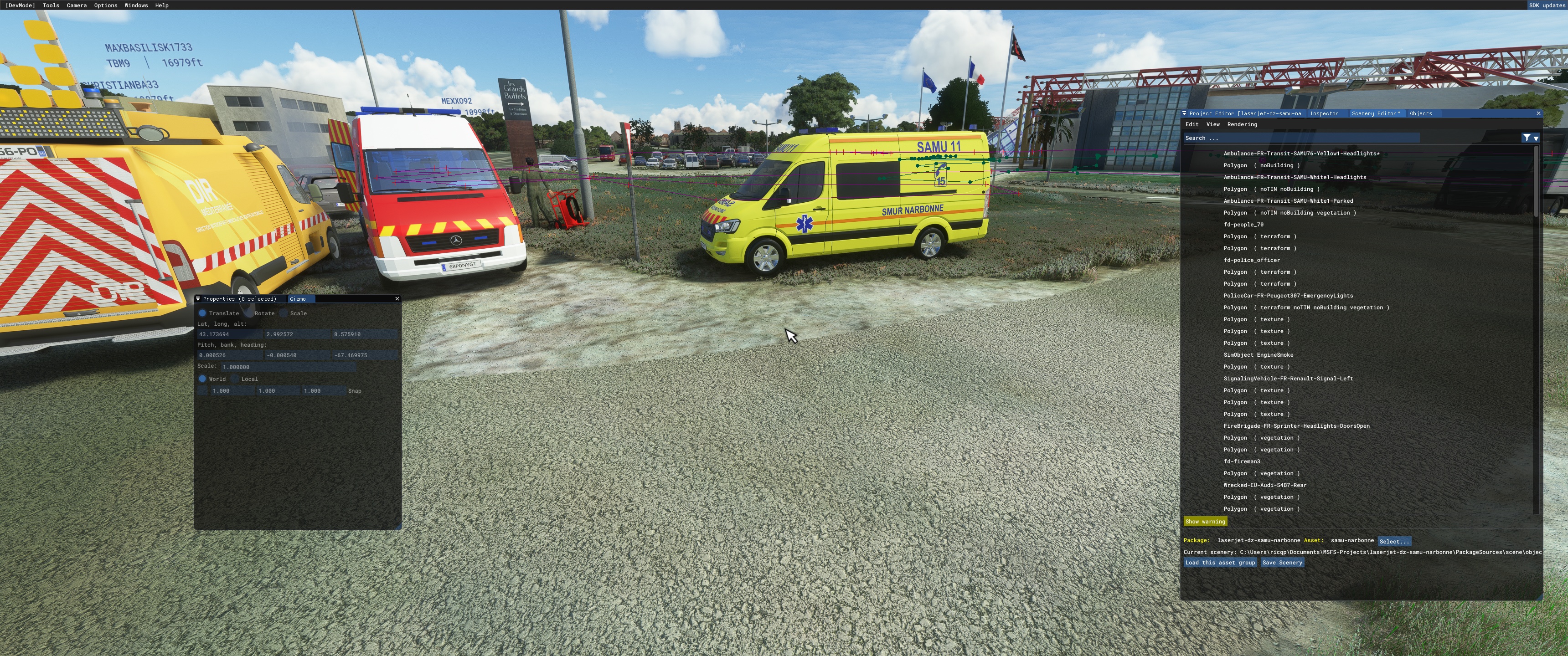Select SimObject EngineSmoke in the list
This screenshot has width=1568, height=656.
click(x=1258, y=355)
